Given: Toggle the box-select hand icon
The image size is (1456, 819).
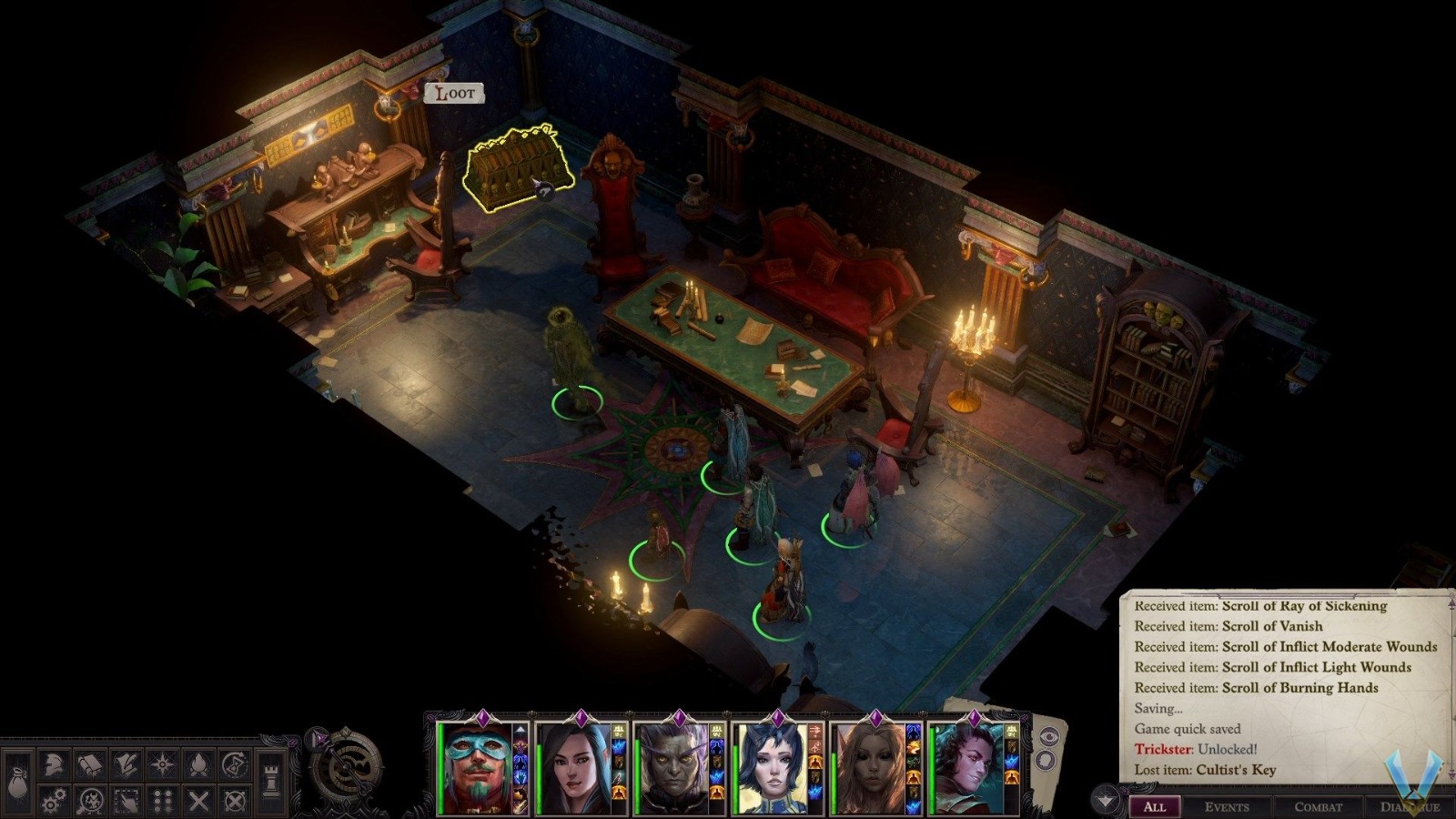Looking at the screenshot, I should pyautogui.click(x=126, y=802).
